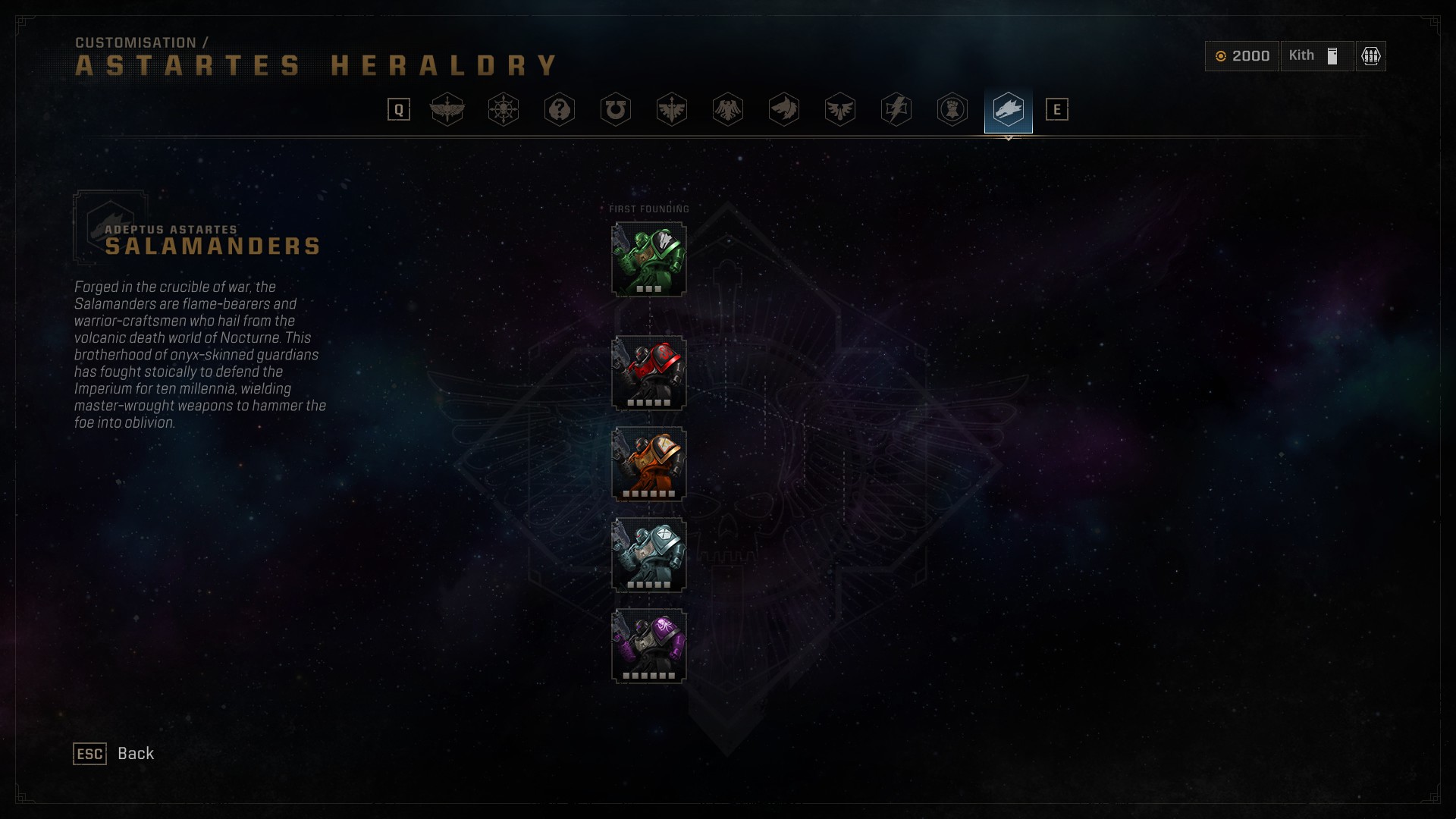Image resolution: width=1456 pixels, height=819 pixels.
Task: Choose the green Salamanders armour thumbnail
Action: [x=649, y=259]
